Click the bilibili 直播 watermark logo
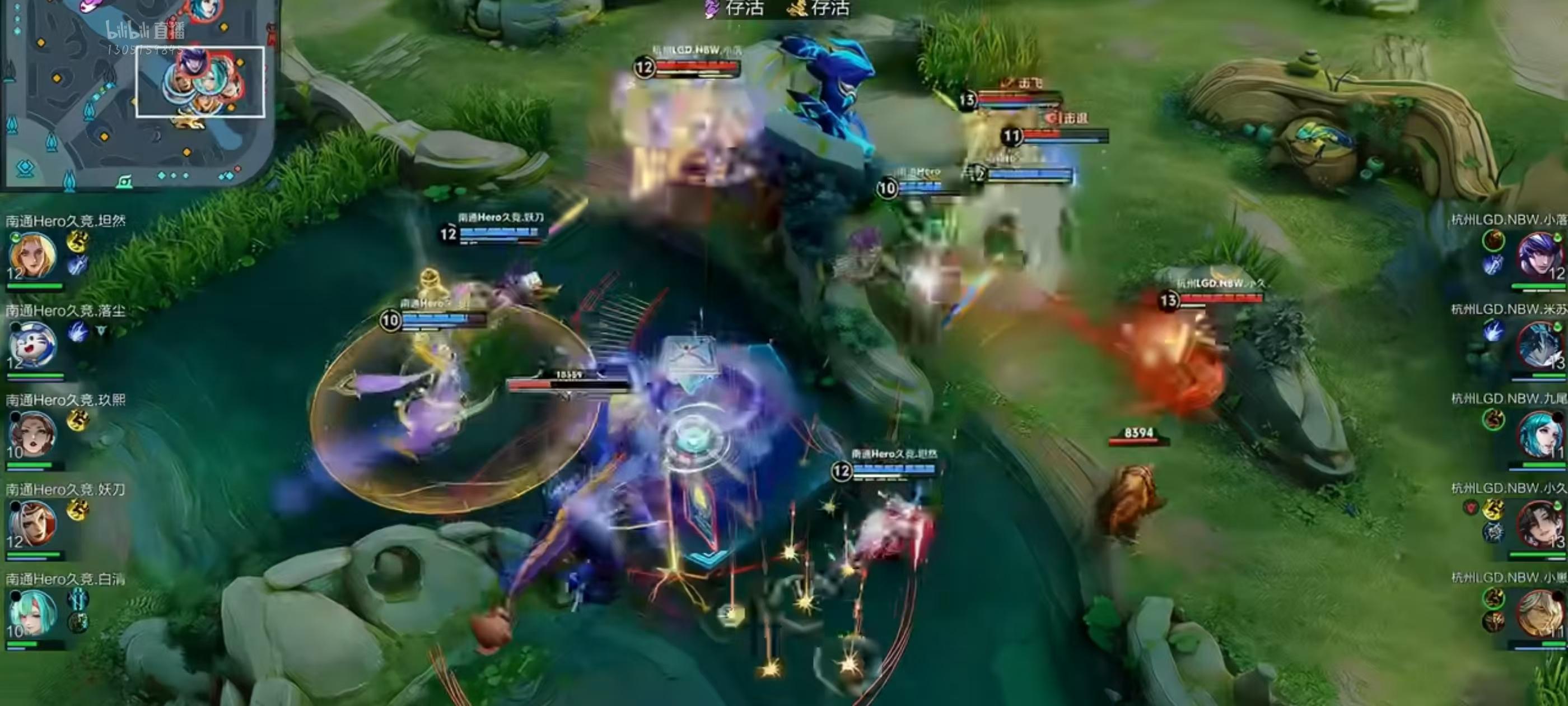This screenshot has height=706, width=1568. (145, 30)
